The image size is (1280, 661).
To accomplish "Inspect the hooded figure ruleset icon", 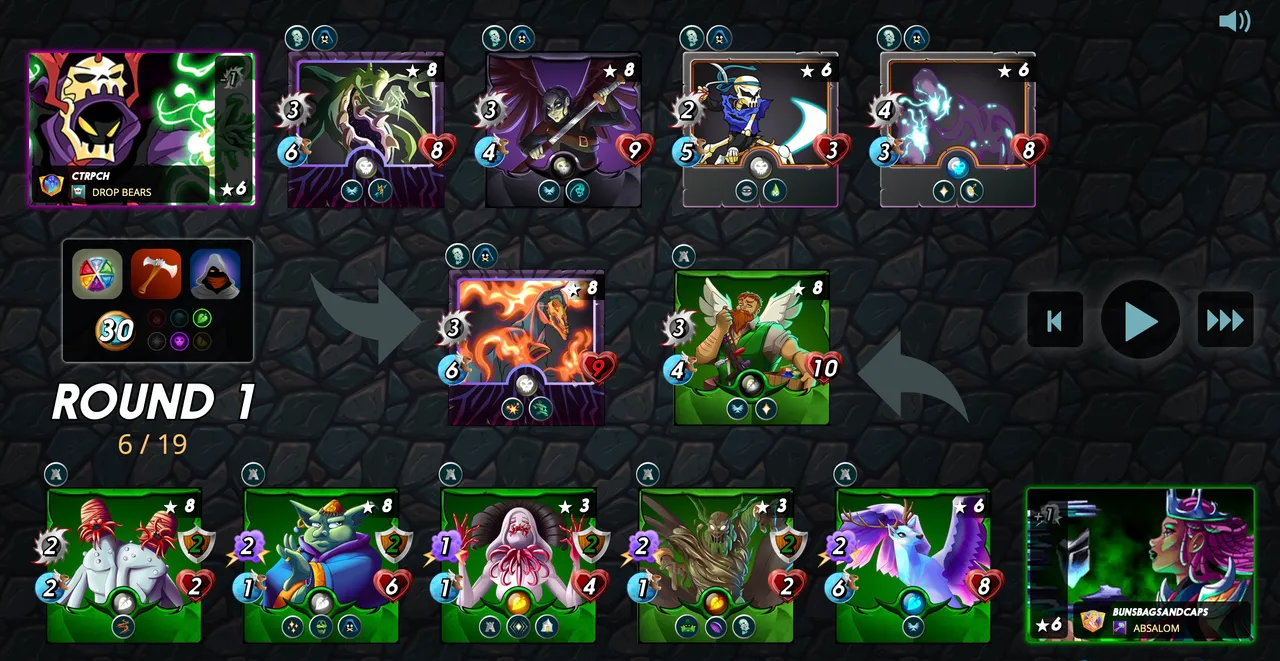I will [215, 274].
